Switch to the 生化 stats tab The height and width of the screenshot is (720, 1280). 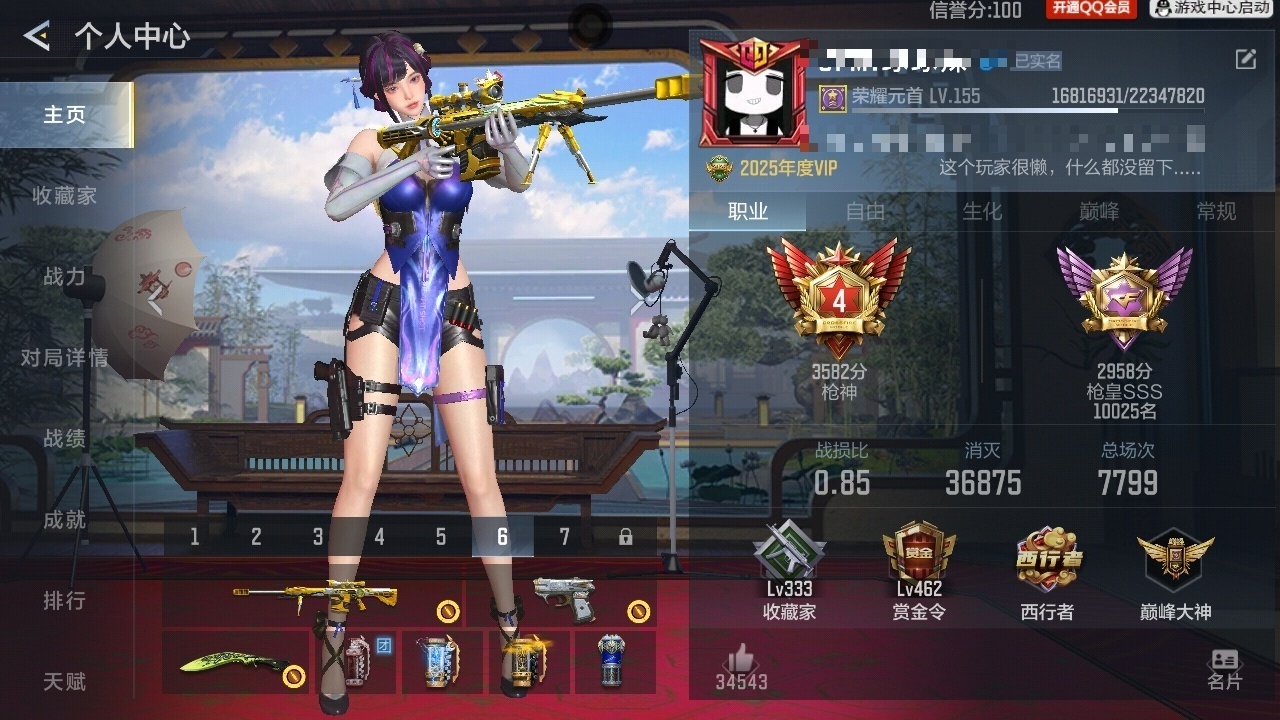pos(982,212)
